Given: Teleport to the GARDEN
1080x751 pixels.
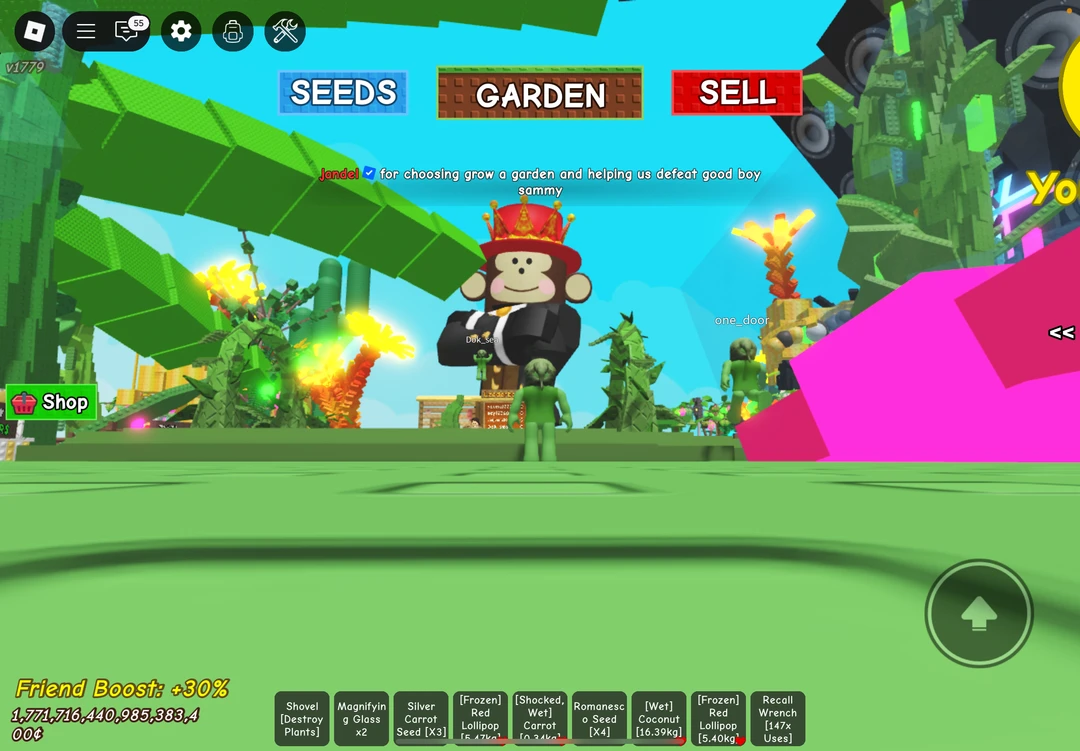Looking at the screenshot, I should [x=540, y=94].
